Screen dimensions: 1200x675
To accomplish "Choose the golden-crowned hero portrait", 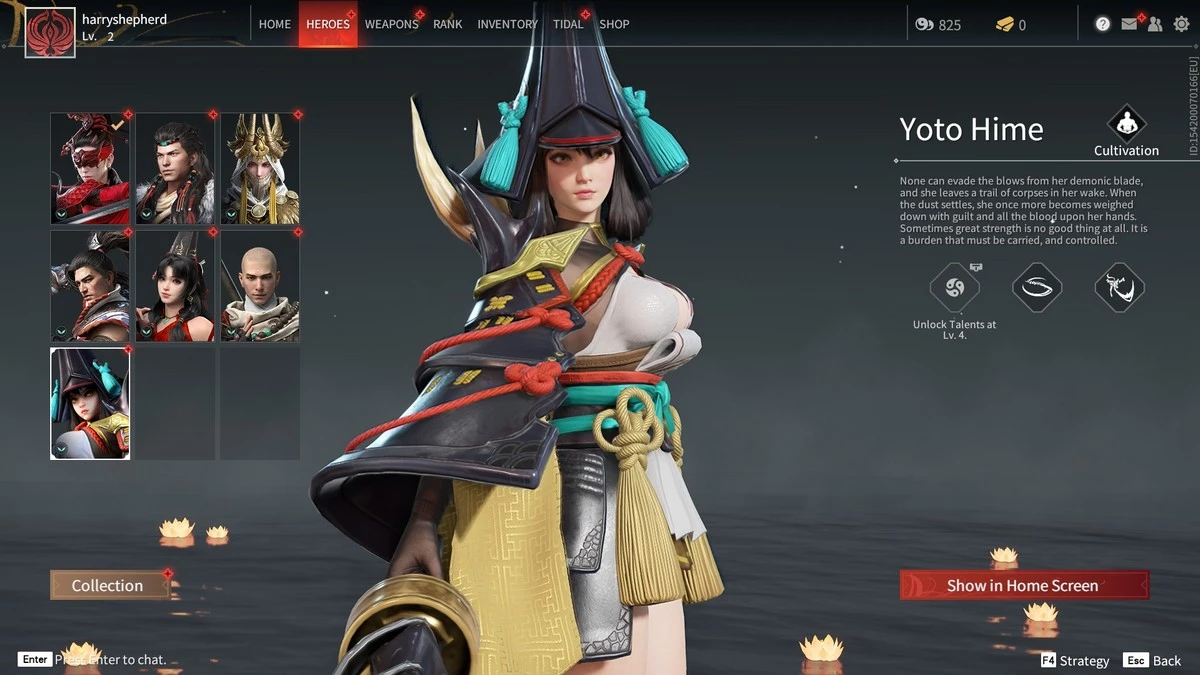I will [260, 168].
